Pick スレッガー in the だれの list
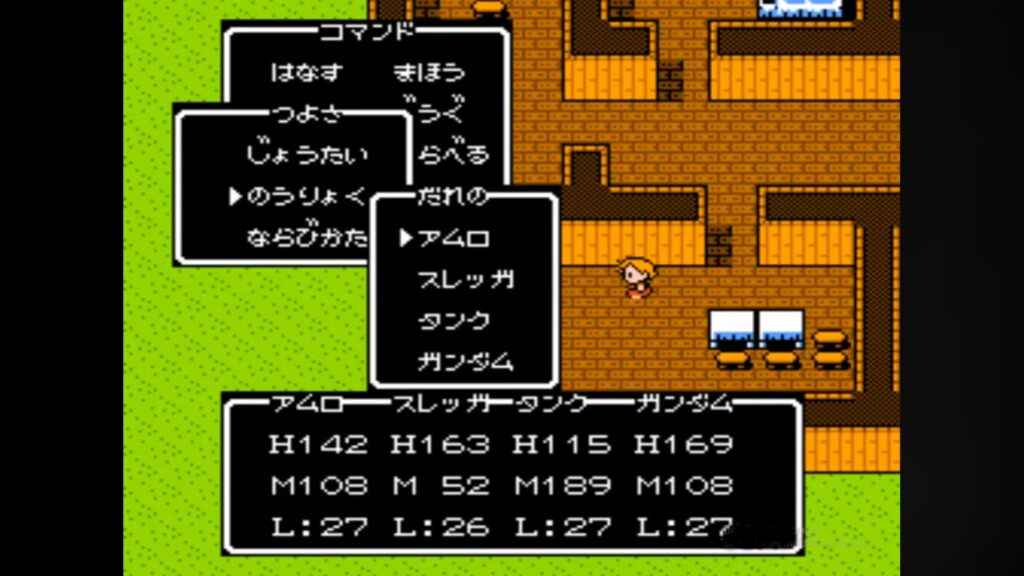This screenshot has width=1024, height=576. [466, 280]
